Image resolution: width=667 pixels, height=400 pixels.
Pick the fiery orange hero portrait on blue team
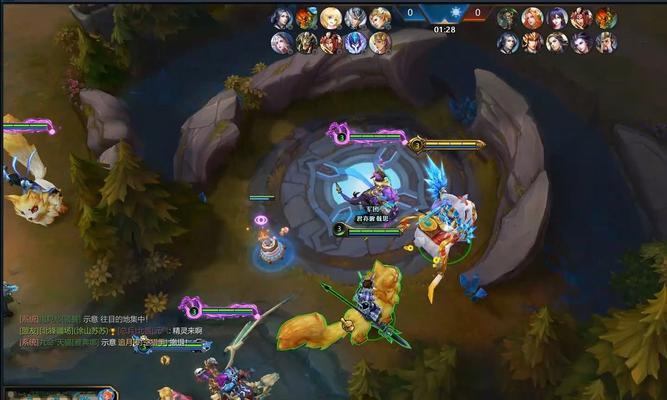pyautogui.click(x=306, y=18)
